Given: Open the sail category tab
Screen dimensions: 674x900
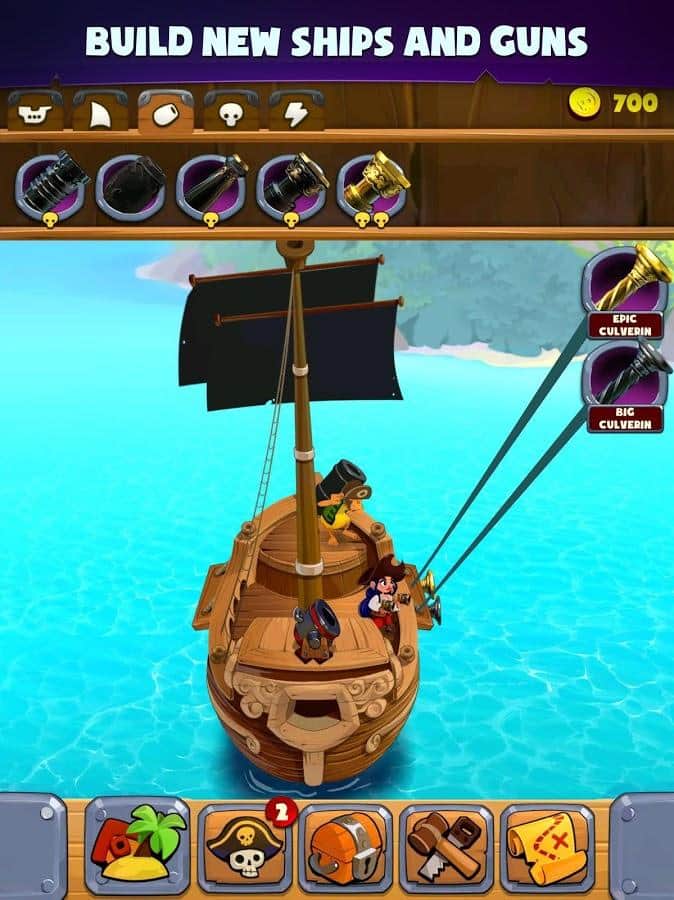Looking at the screenshot, I should coord(100,113).
